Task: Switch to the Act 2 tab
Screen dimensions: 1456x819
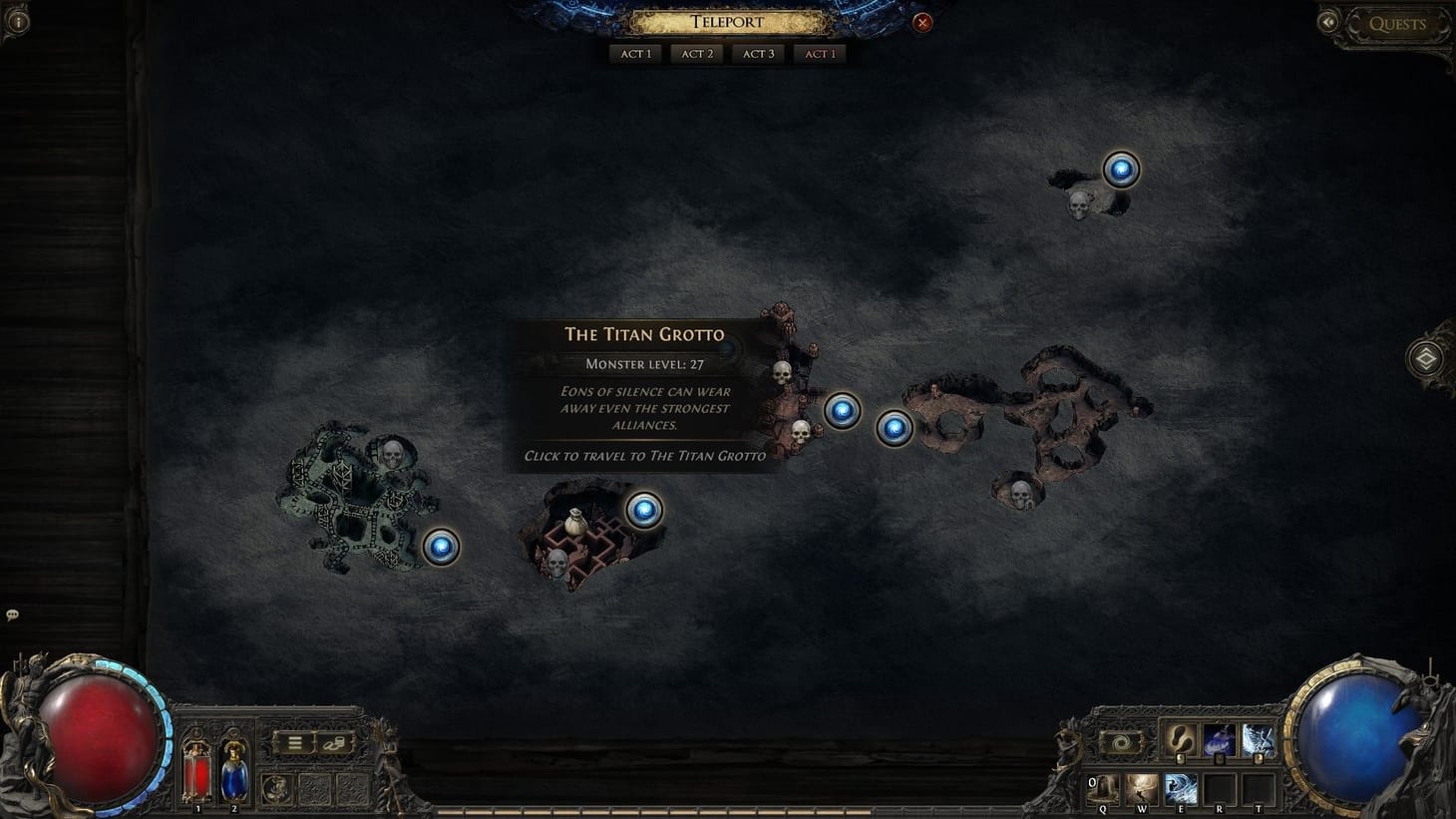Action: coord(696,53)
